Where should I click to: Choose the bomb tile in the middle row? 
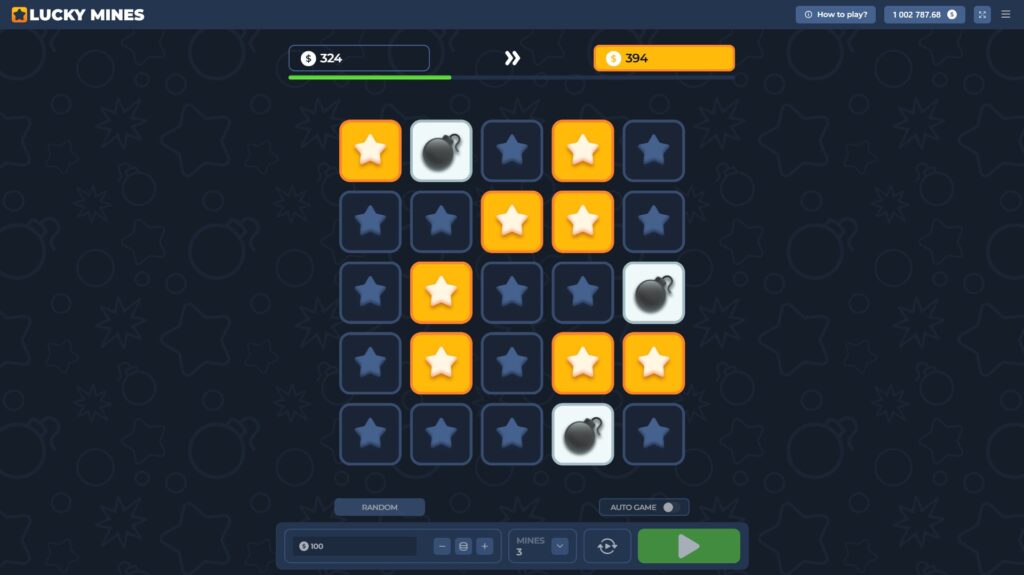[654, 293]
